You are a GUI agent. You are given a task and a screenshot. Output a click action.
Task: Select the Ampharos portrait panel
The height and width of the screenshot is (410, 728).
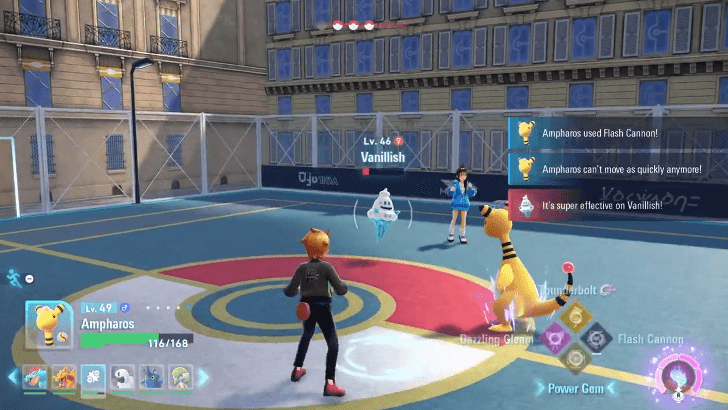tap(48, 324)
